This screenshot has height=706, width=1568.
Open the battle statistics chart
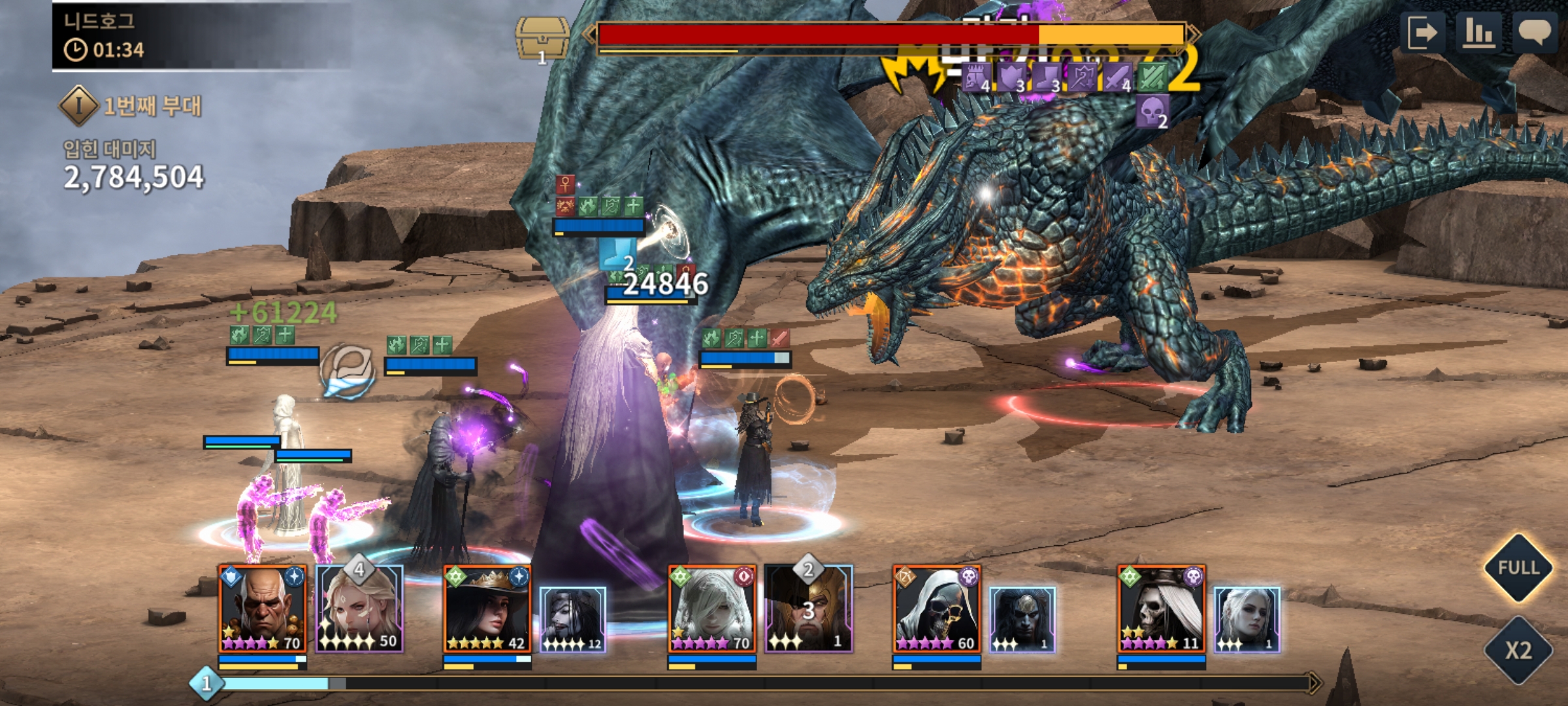(1478, 32)
